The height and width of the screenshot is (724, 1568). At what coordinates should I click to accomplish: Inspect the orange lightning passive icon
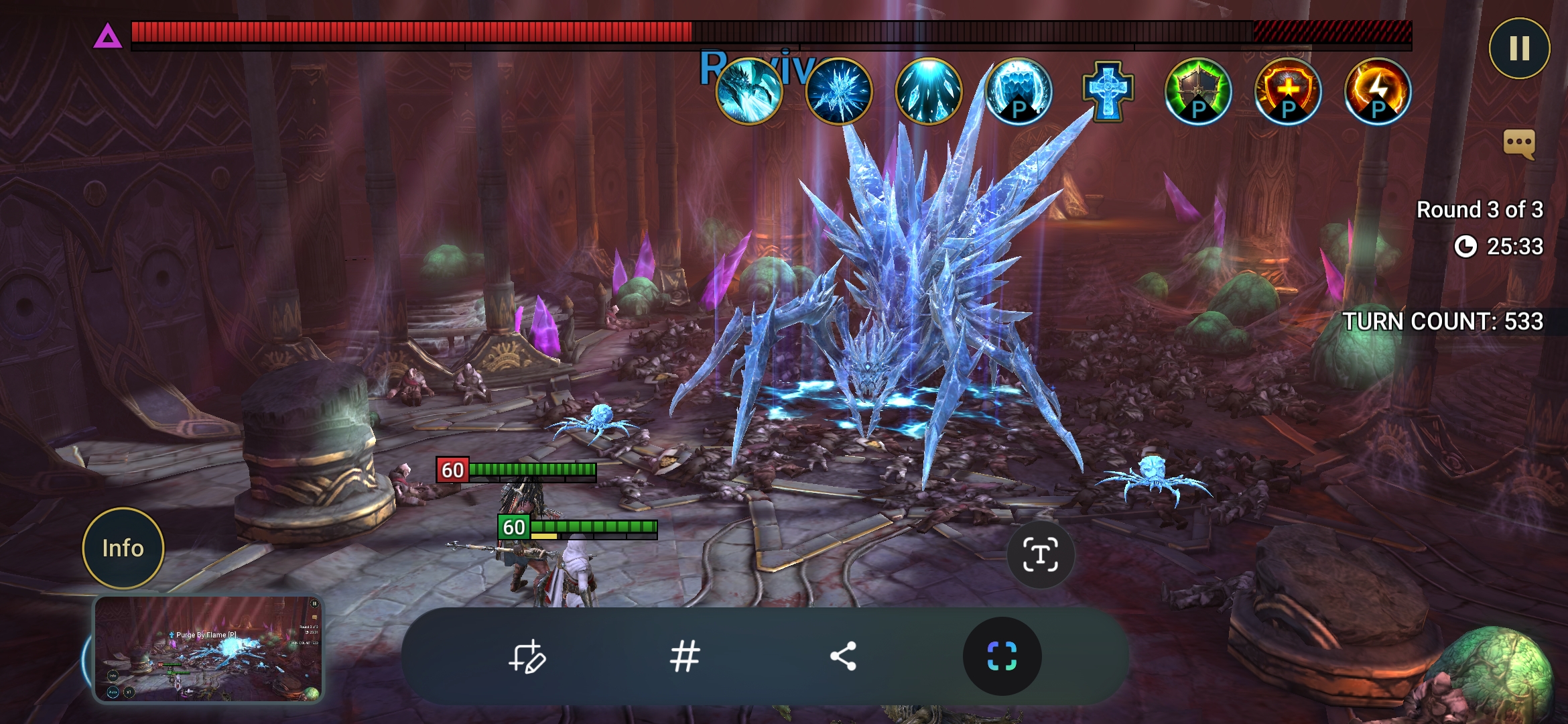(1378, 91)
